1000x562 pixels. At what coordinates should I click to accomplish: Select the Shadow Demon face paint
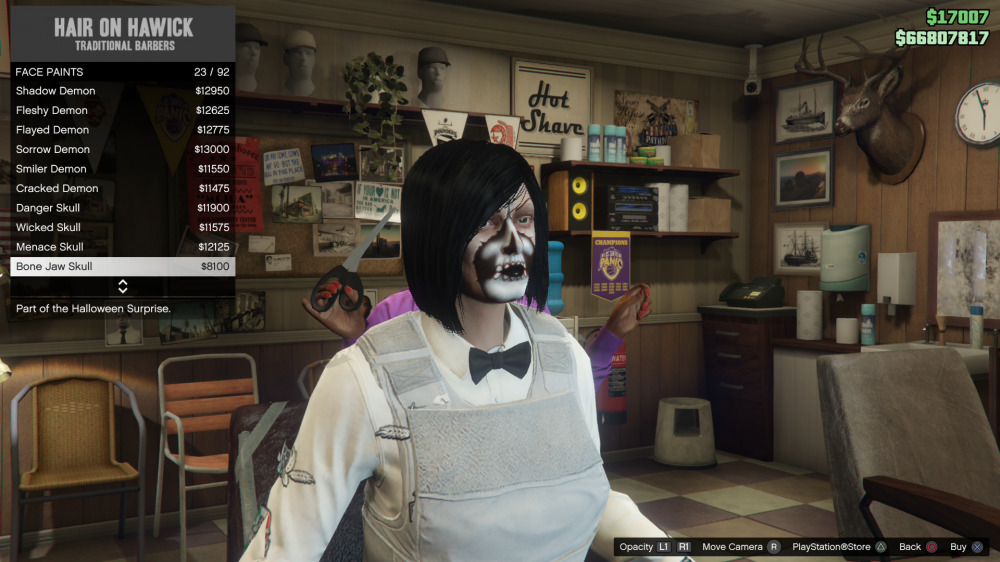(122, 91)
